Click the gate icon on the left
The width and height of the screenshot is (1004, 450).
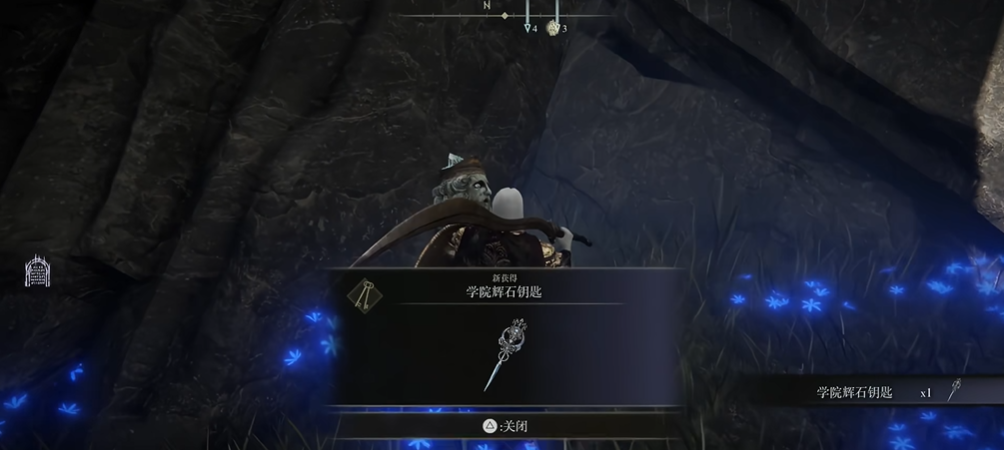coord(37,271)
